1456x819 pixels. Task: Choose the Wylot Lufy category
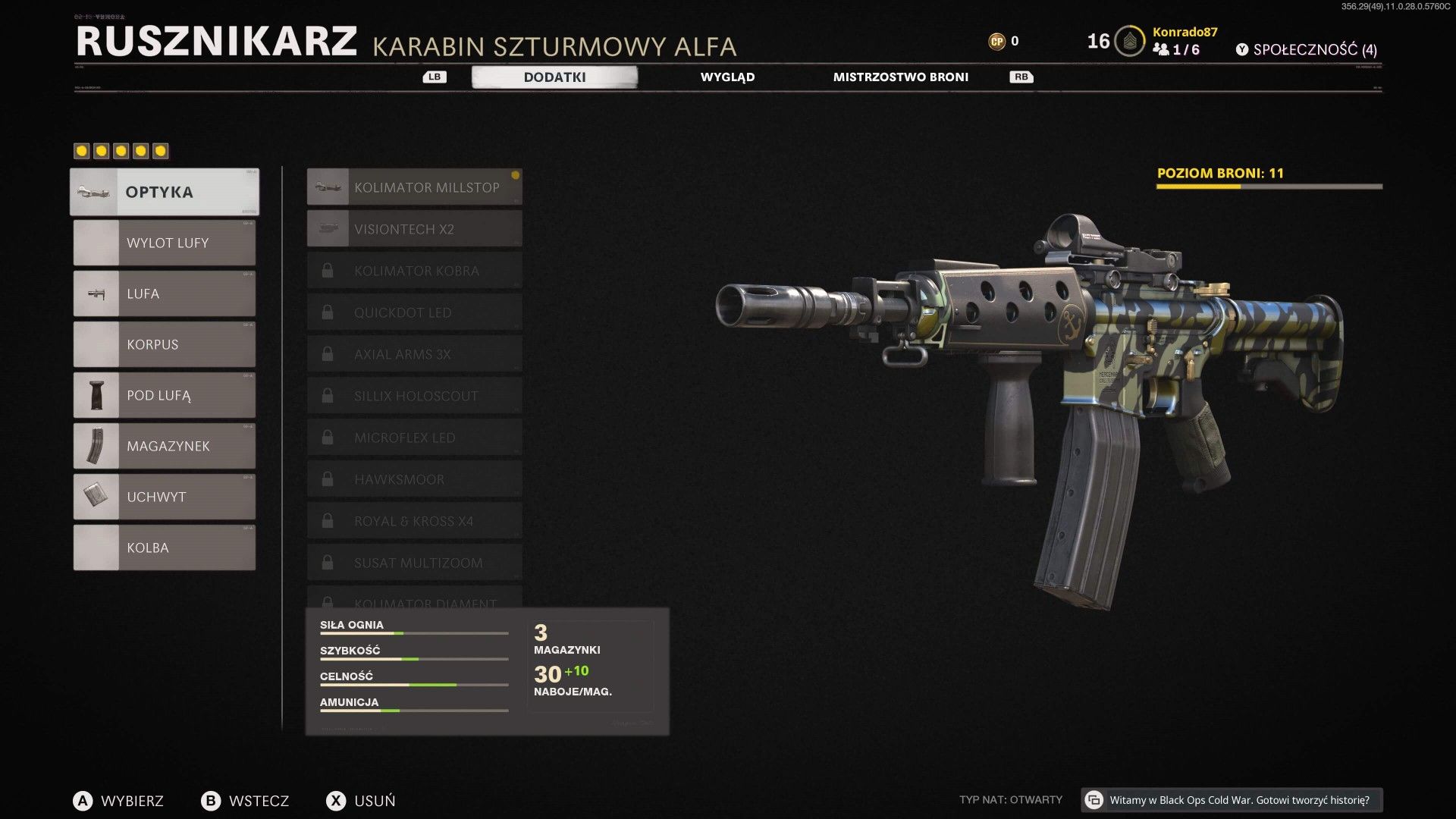point(165,243)
